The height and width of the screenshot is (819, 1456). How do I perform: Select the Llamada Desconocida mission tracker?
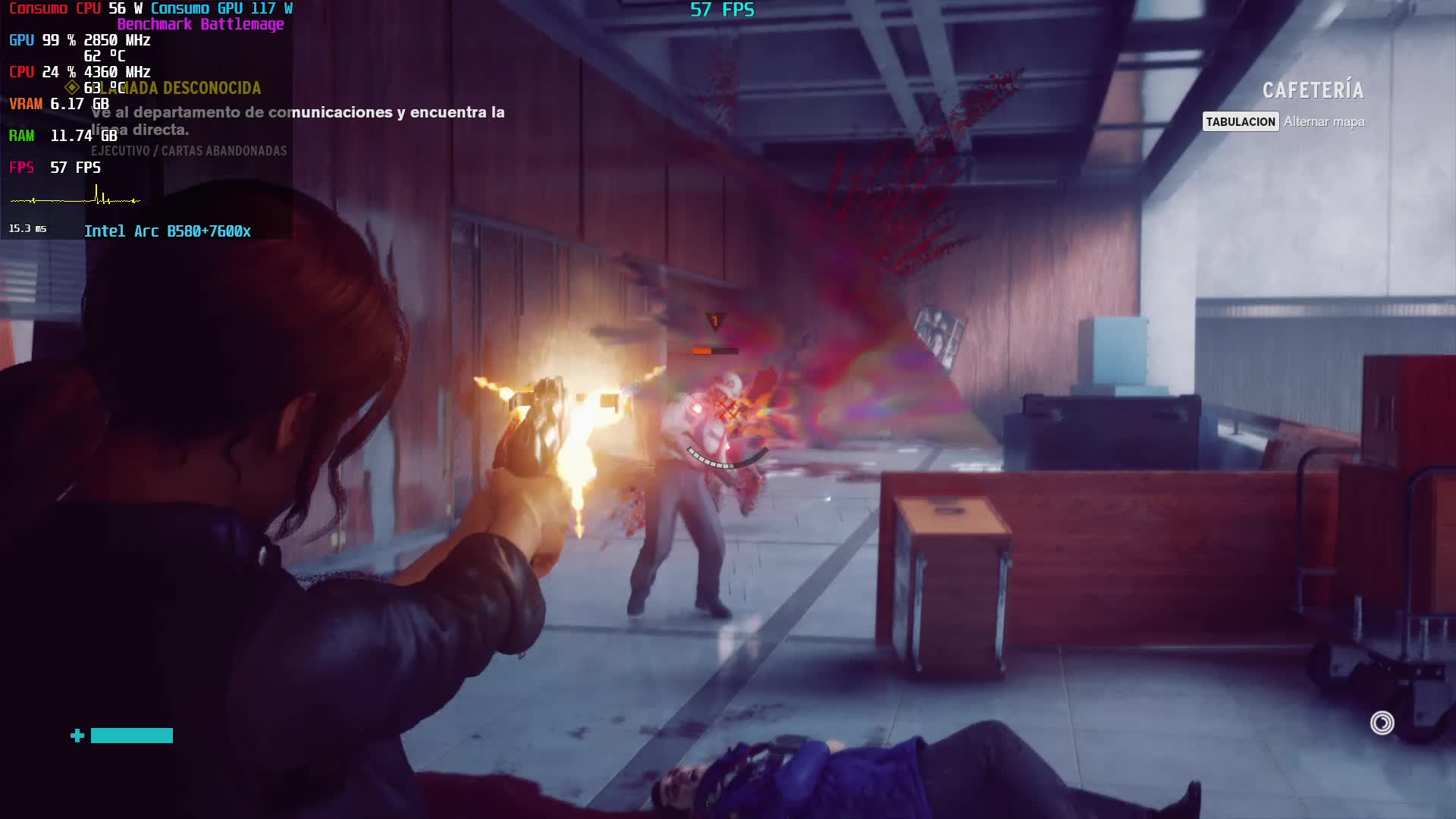pos(190,89)
